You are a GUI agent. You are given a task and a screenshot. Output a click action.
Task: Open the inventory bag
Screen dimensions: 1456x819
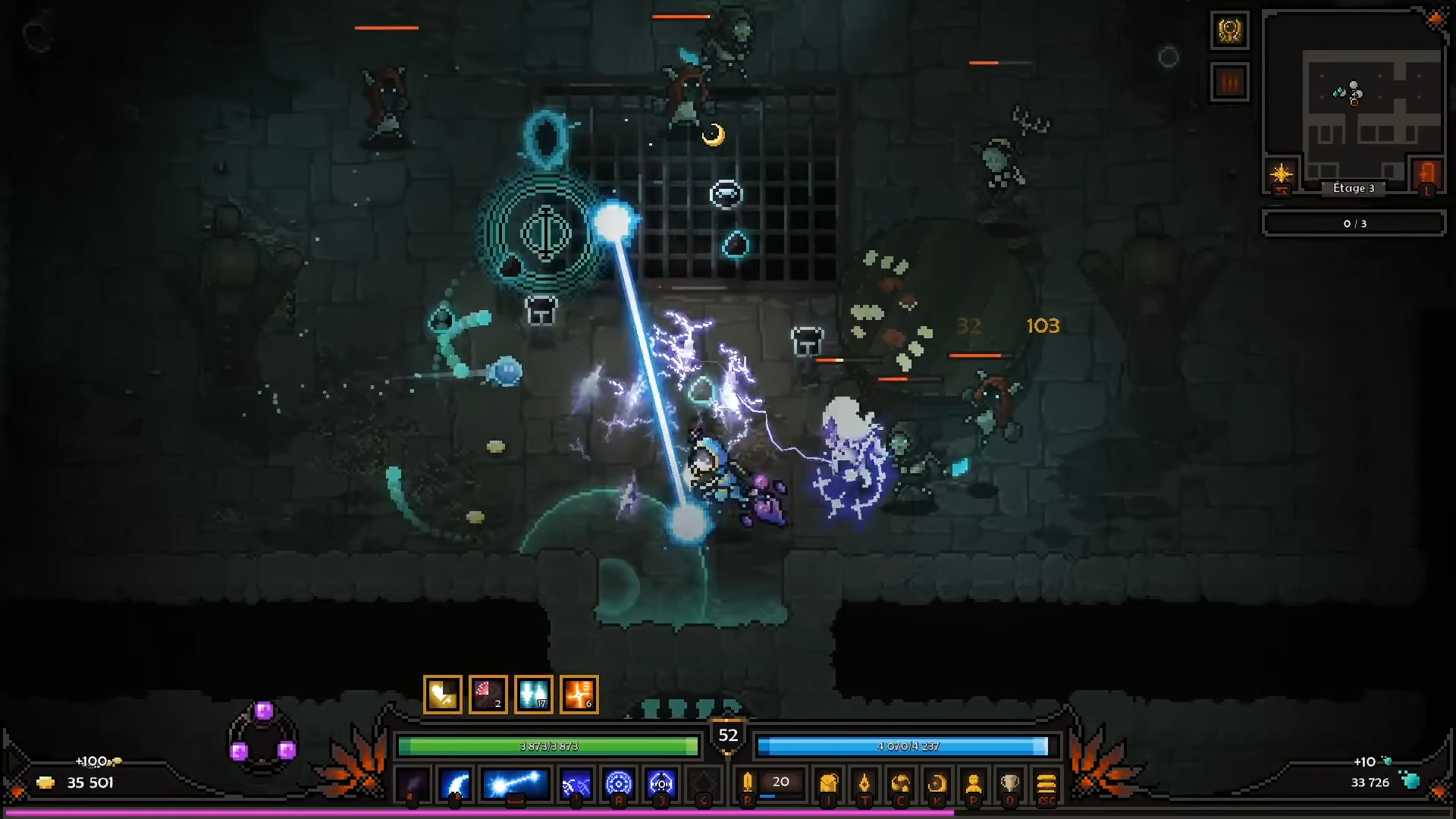[829, 783]
